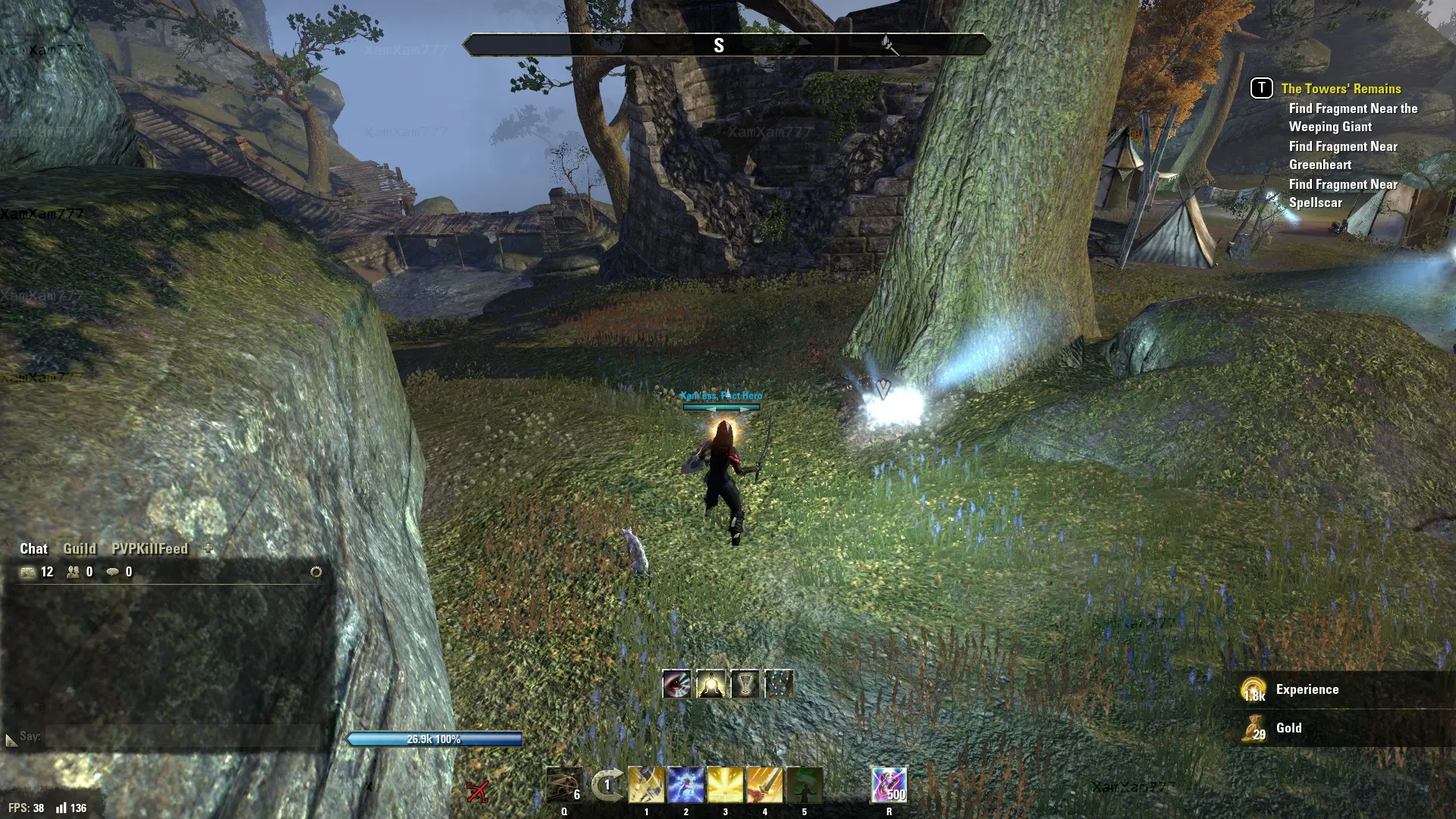Activate the golden sword ability in slot 4
Screen dimensions: 1456x819
pos(764,785)
